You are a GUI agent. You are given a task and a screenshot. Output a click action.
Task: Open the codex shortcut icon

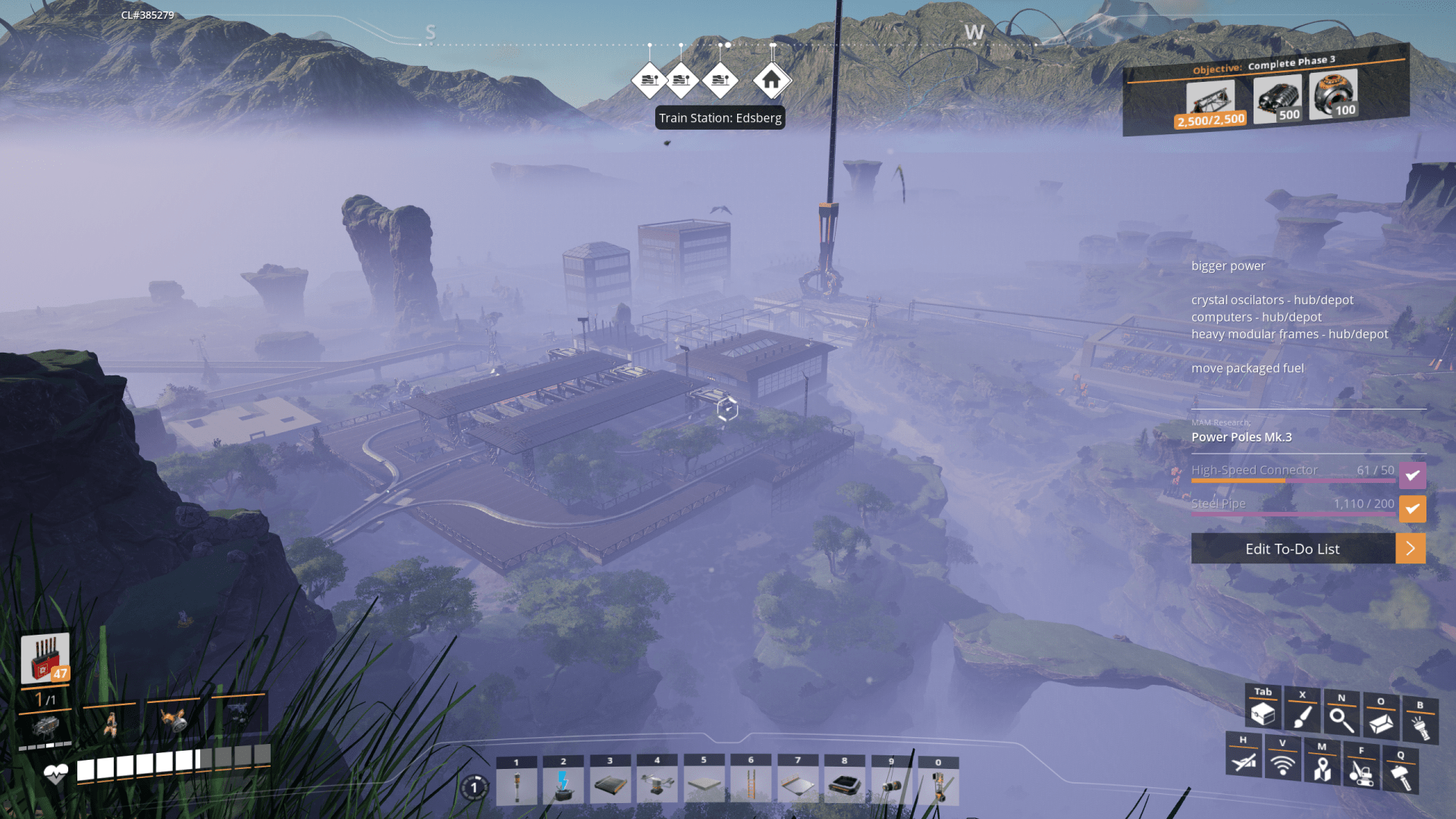pos(1381,723)
